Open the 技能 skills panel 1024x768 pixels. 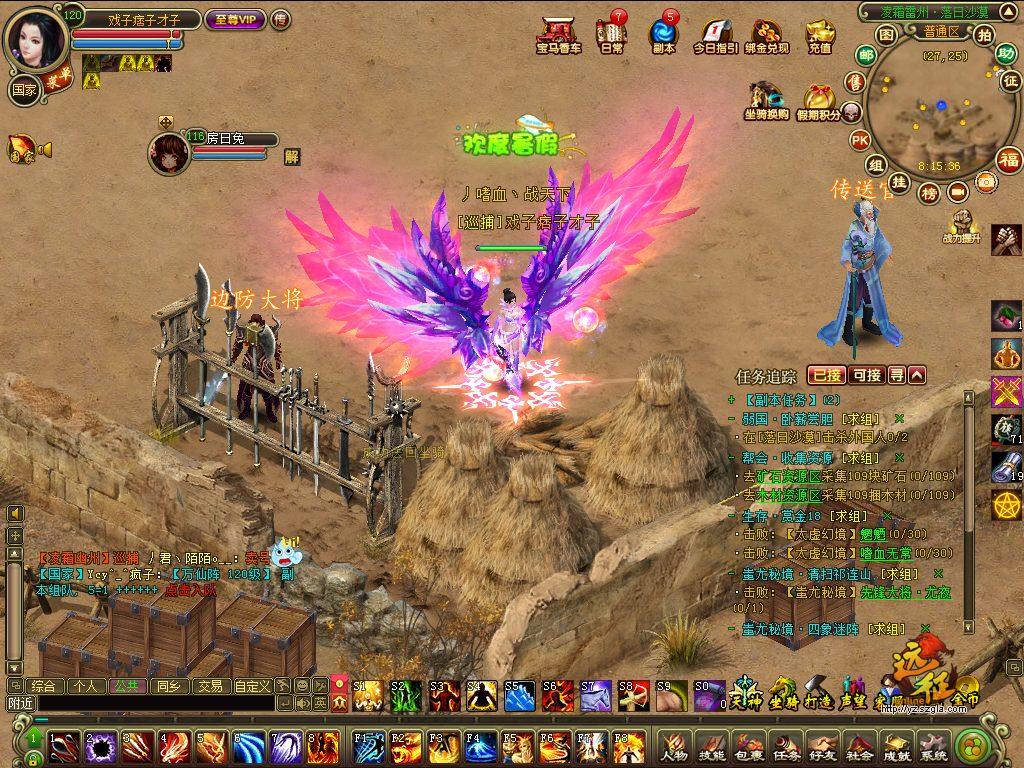point(711,745)
